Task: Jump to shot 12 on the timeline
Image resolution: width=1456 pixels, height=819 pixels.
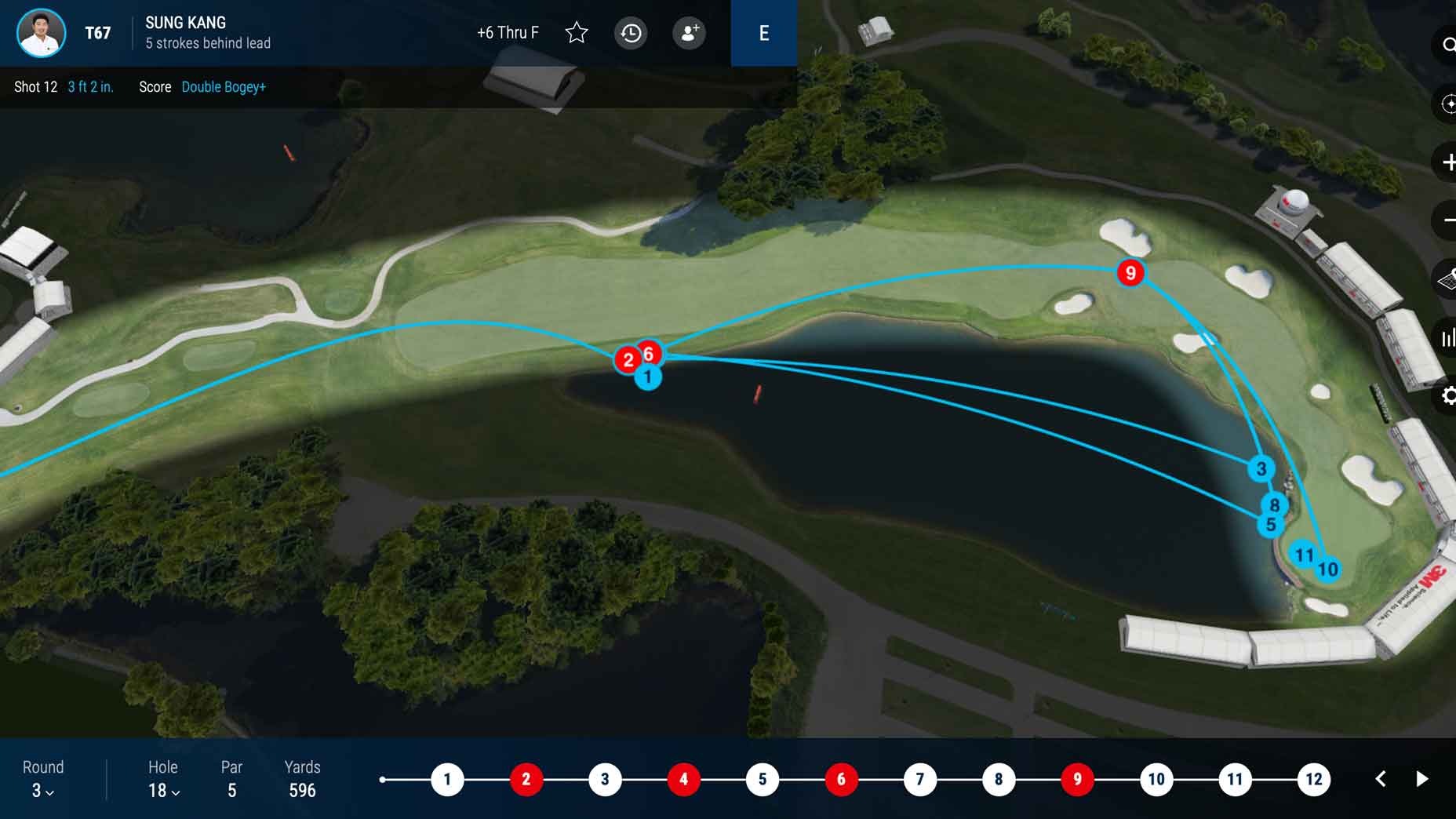Action: pyautogui.click(x=1313, y=779)
